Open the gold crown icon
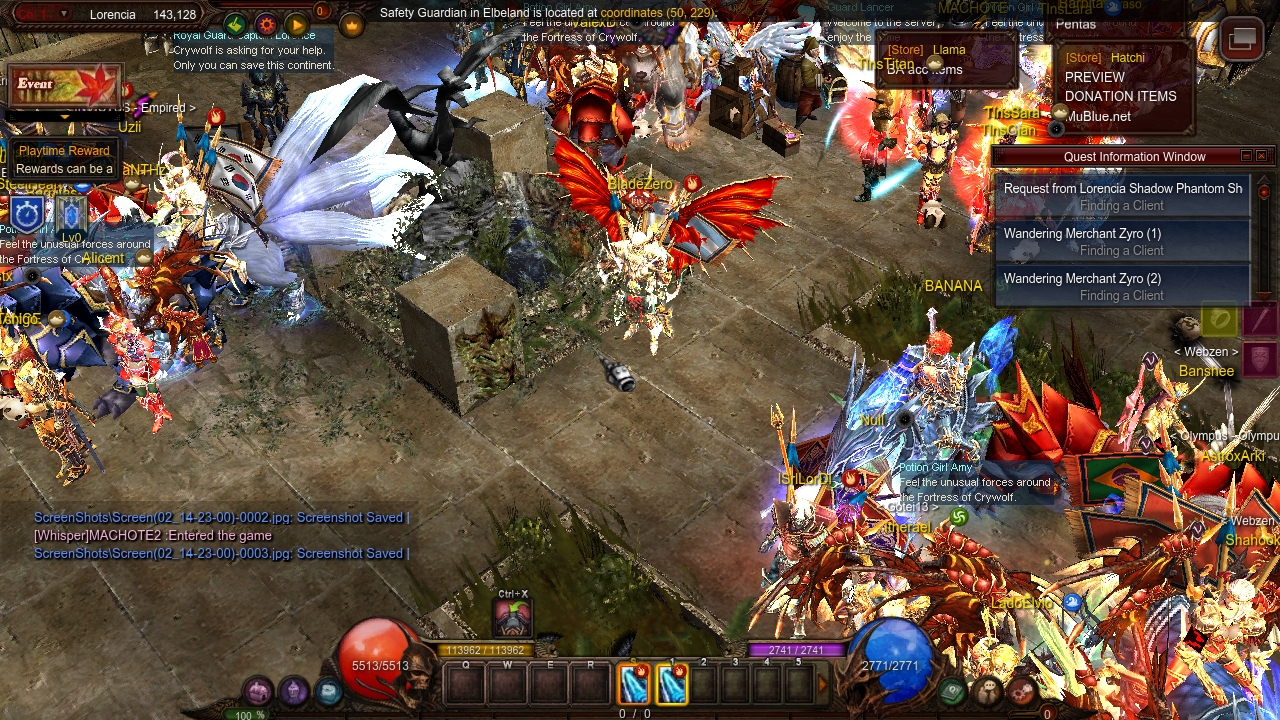 [352, 25]
